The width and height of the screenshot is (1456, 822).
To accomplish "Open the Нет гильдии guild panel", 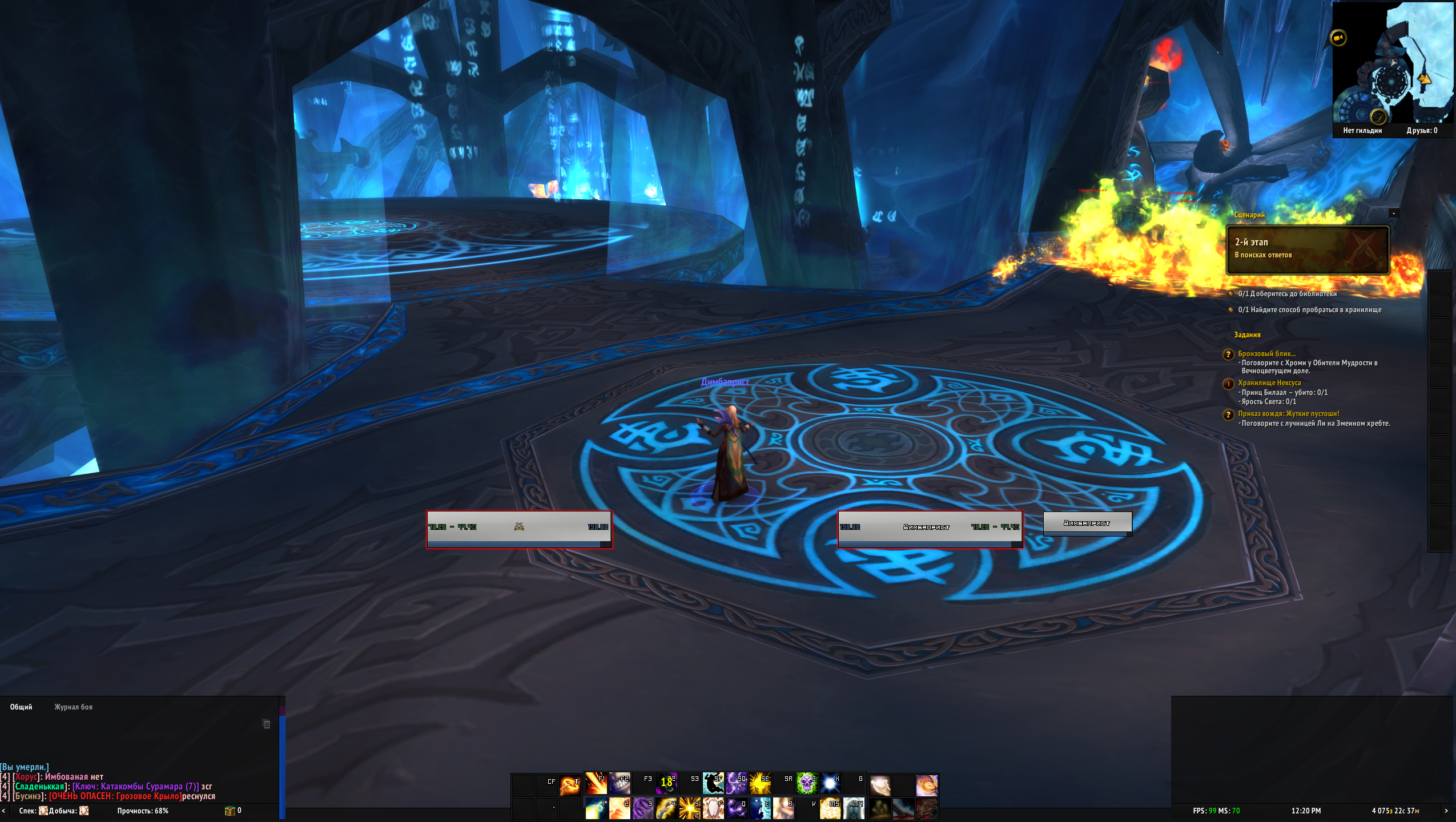I will click(1362, 131).
